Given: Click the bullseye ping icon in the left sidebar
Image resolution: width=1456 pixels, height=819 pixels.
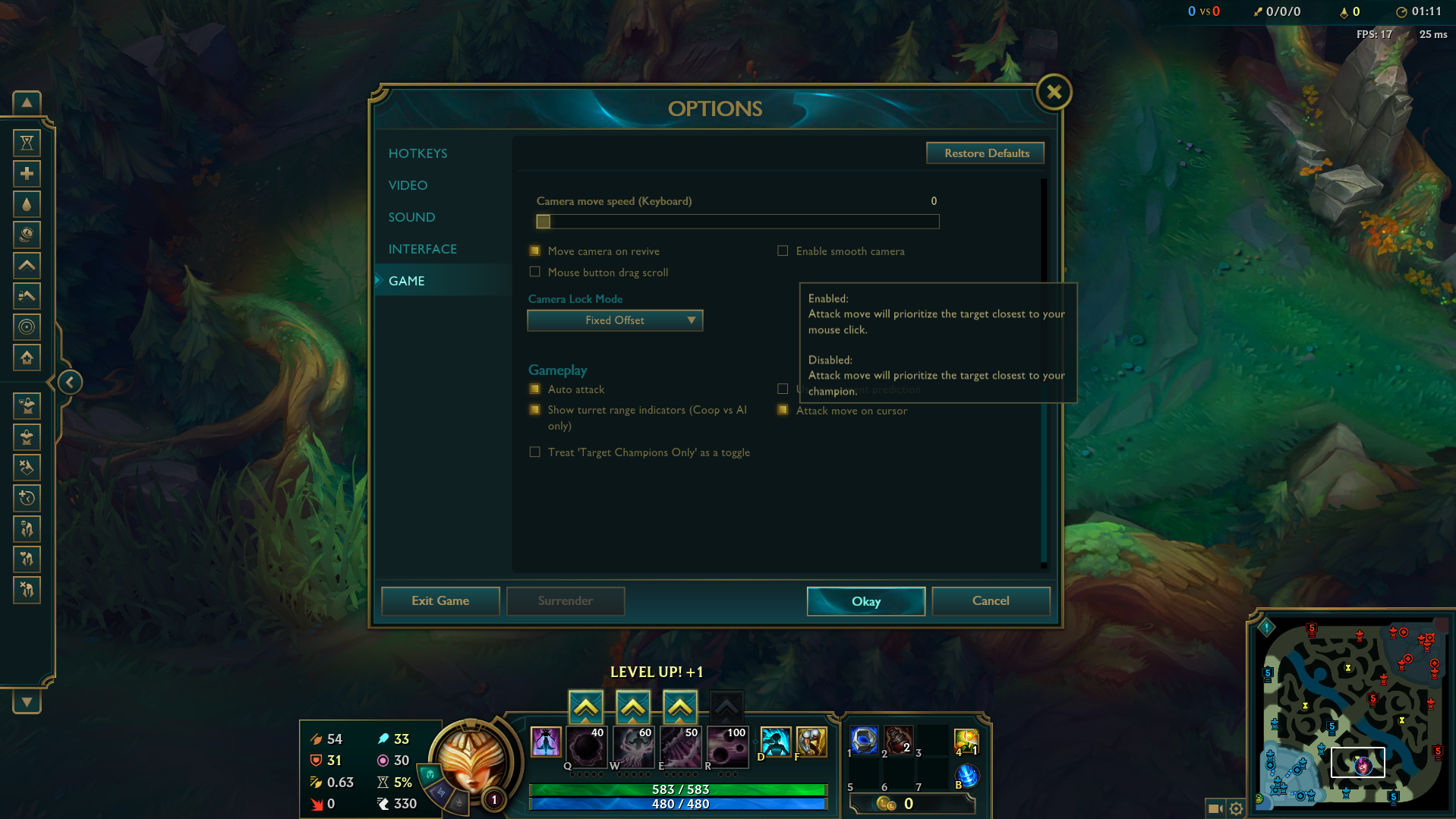Looking at the screenshot, I should (27, 327).
